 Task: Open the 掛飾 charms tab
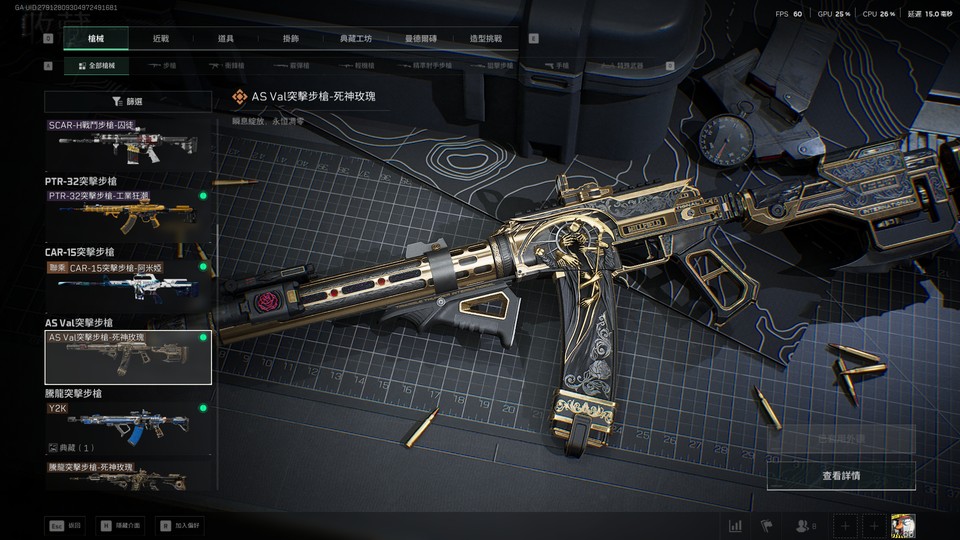coord(291,39)
